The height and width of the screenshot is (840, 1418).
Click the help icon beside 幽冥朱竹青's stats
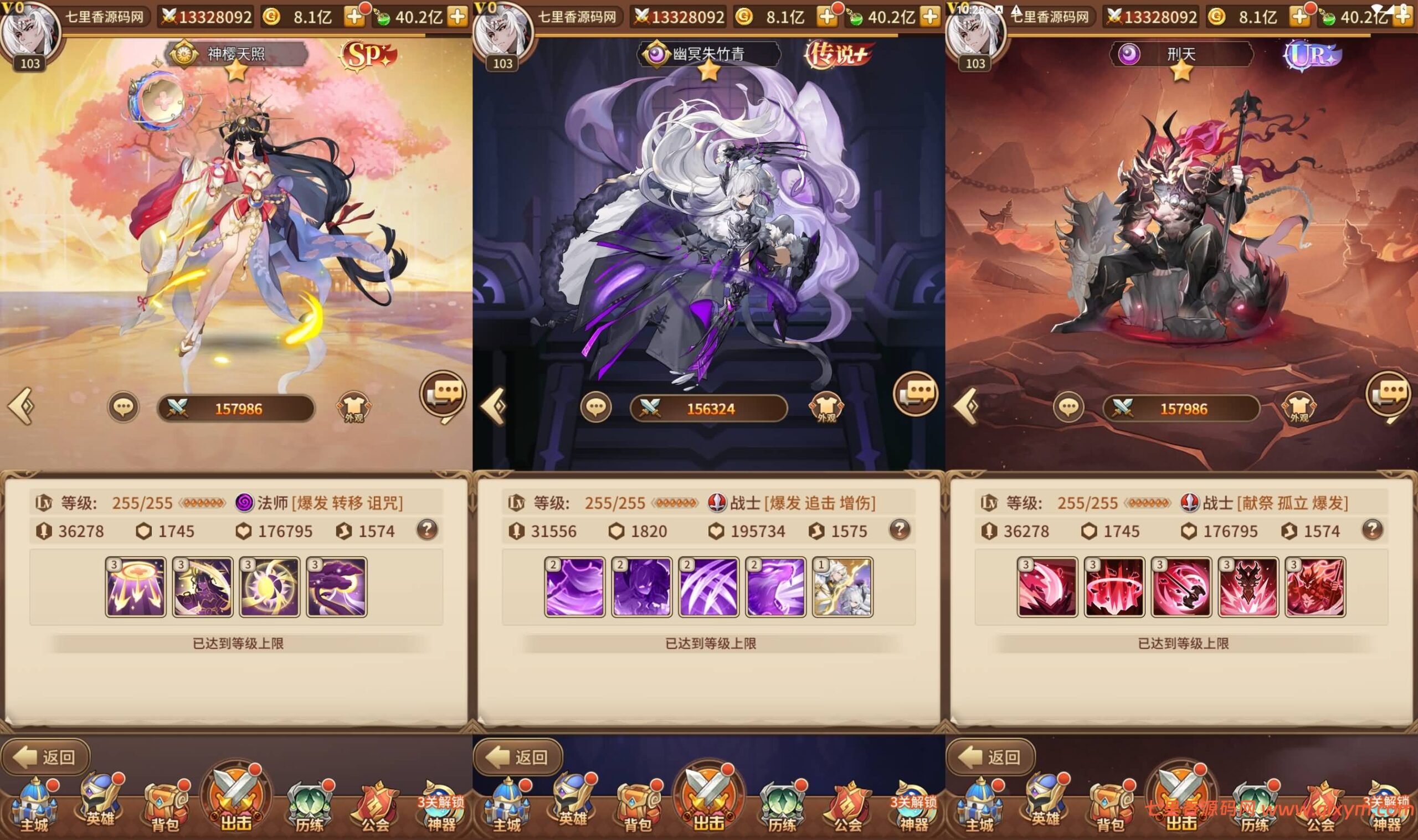pyautogui.click(x=900, y=530)
